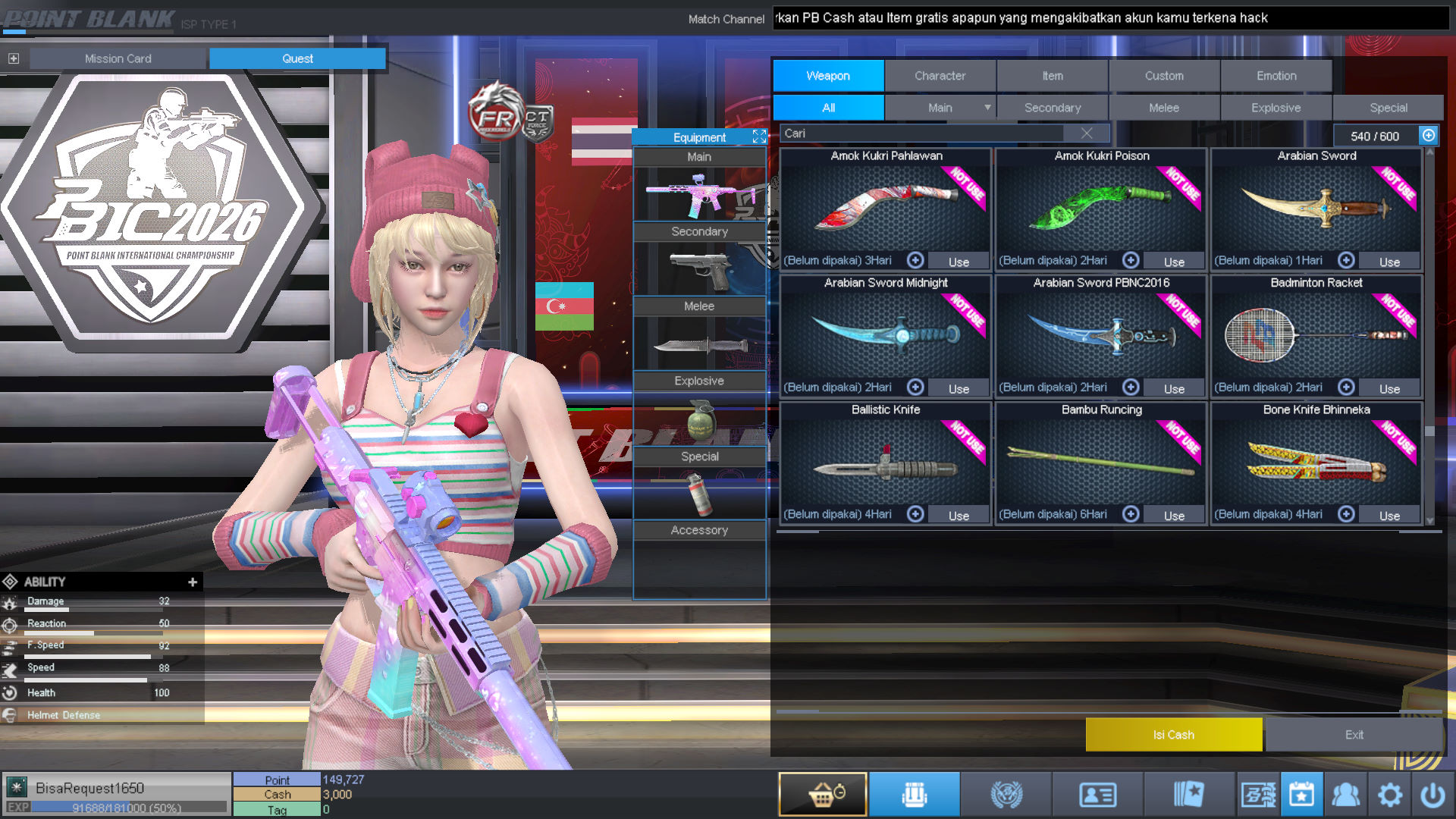
Task: Show Explosive weapons only
Action: click(x=1276, y=108)
